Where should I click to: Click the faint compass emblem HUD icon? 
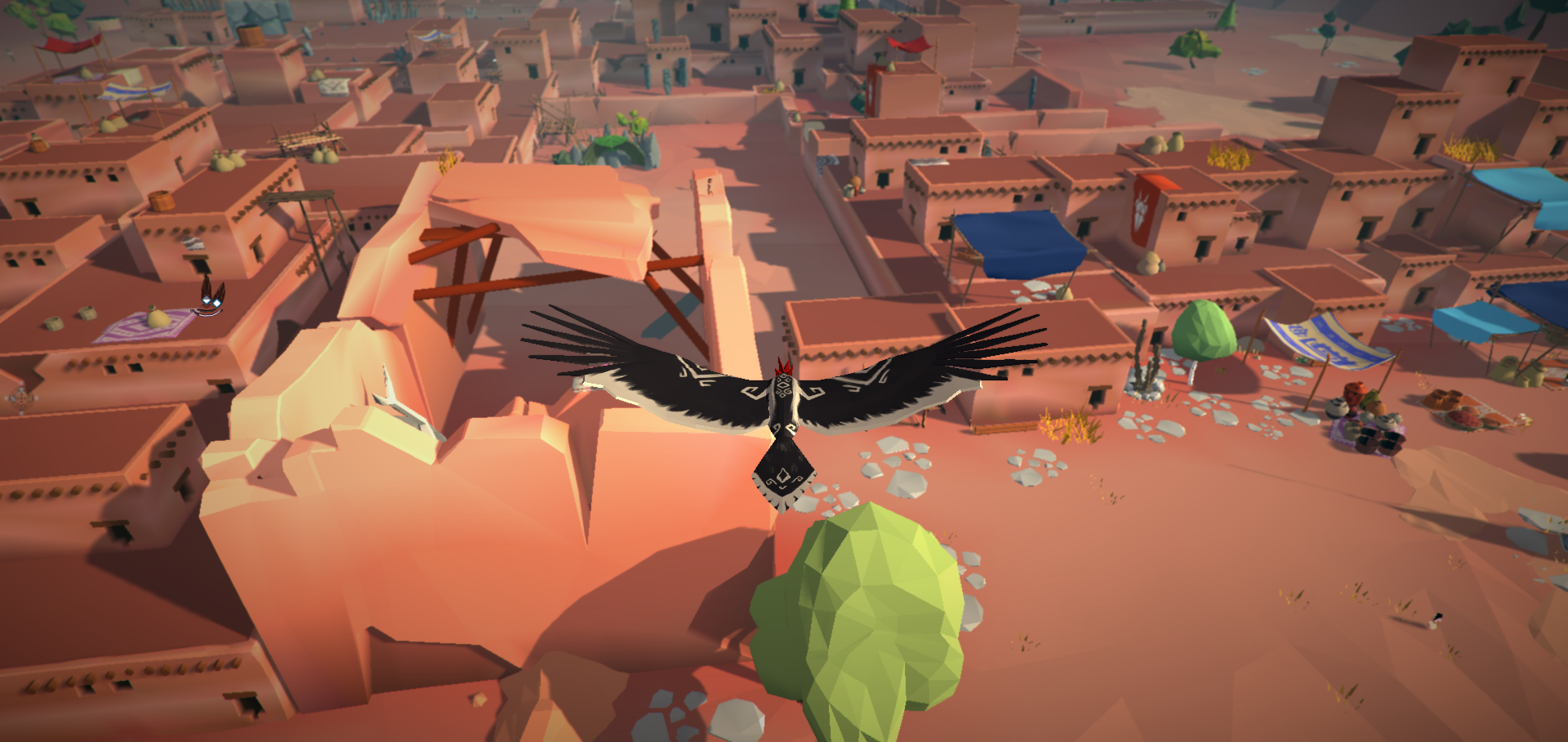tap(21, 399)
